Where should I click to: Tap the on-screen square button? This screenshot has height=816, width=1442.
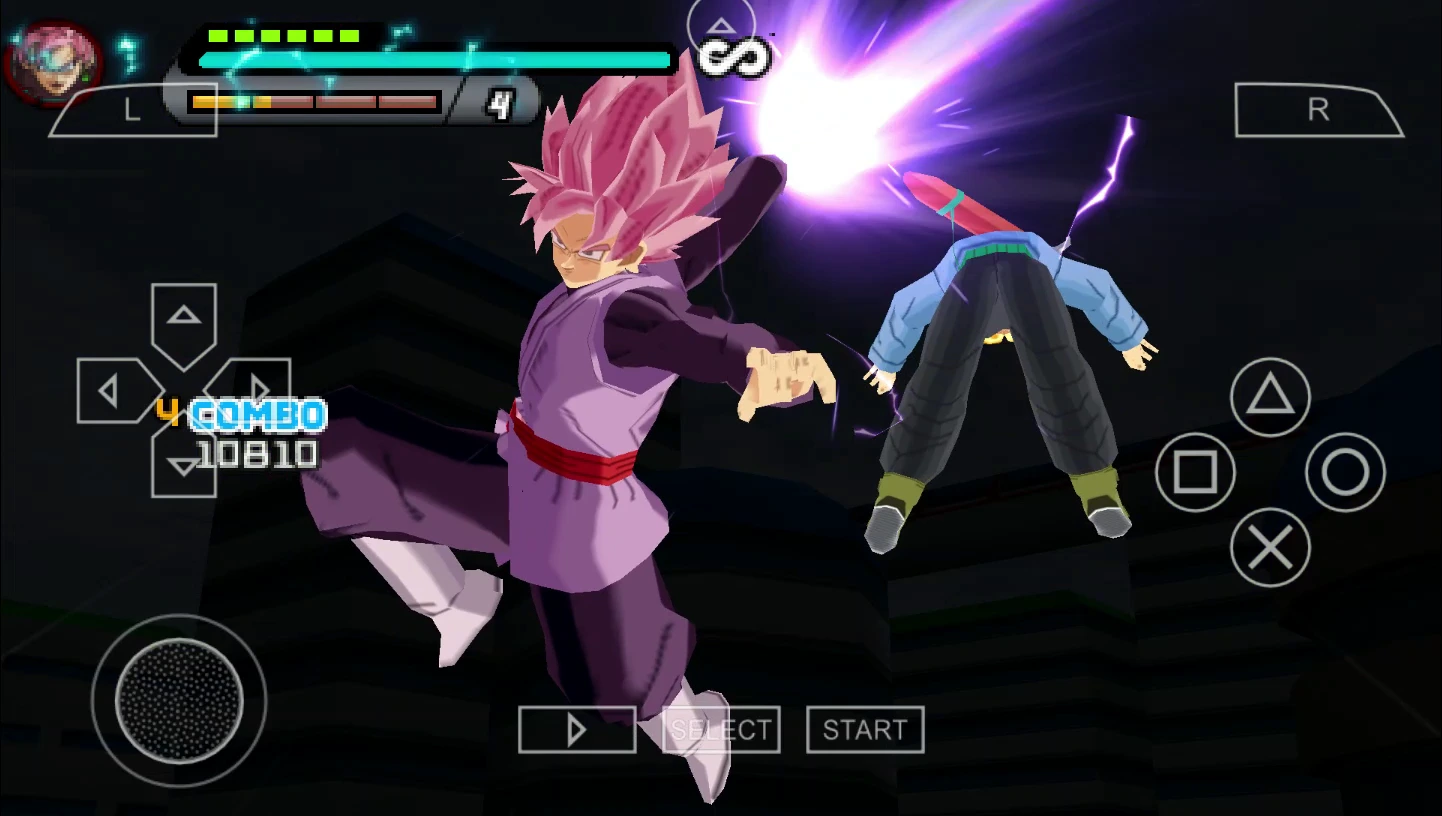pyautogui.click(x=1195, y=472)
